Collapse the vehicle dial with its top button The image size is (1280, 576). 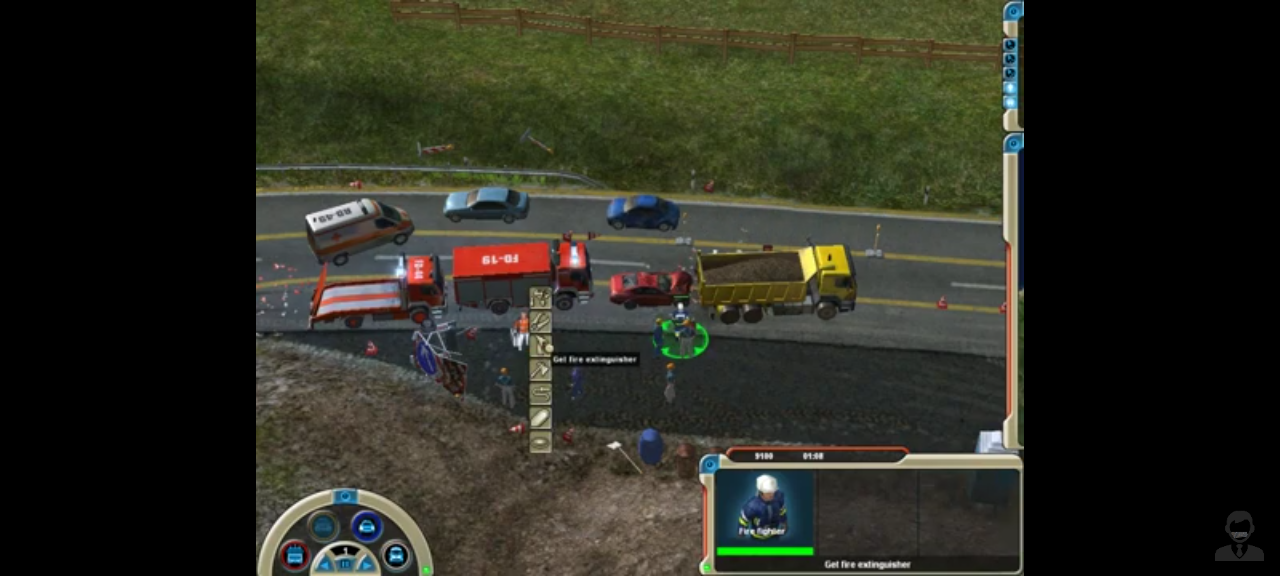(x=345, y=497)
